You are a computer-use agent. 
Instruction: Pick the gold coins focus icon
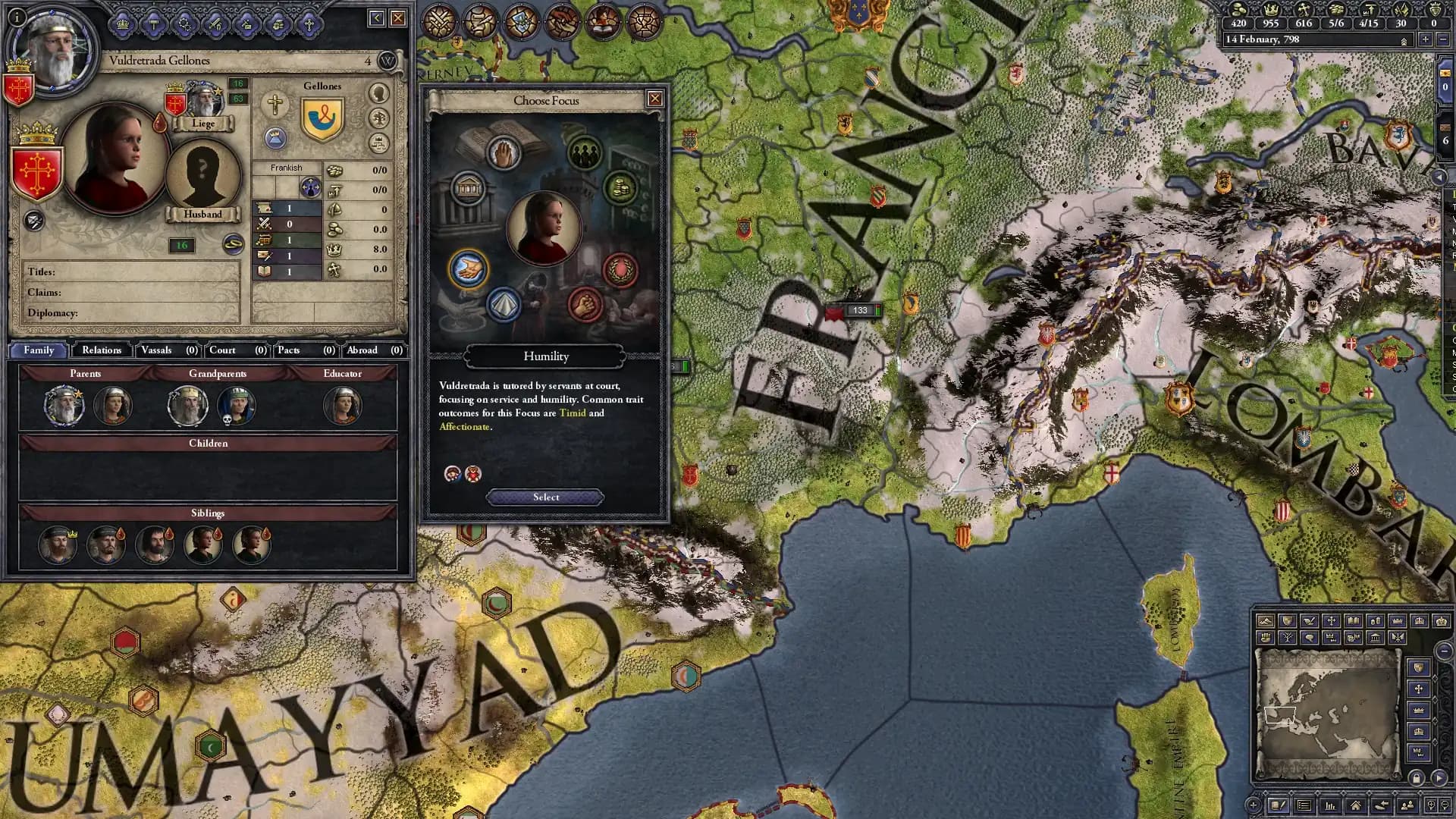619,188
